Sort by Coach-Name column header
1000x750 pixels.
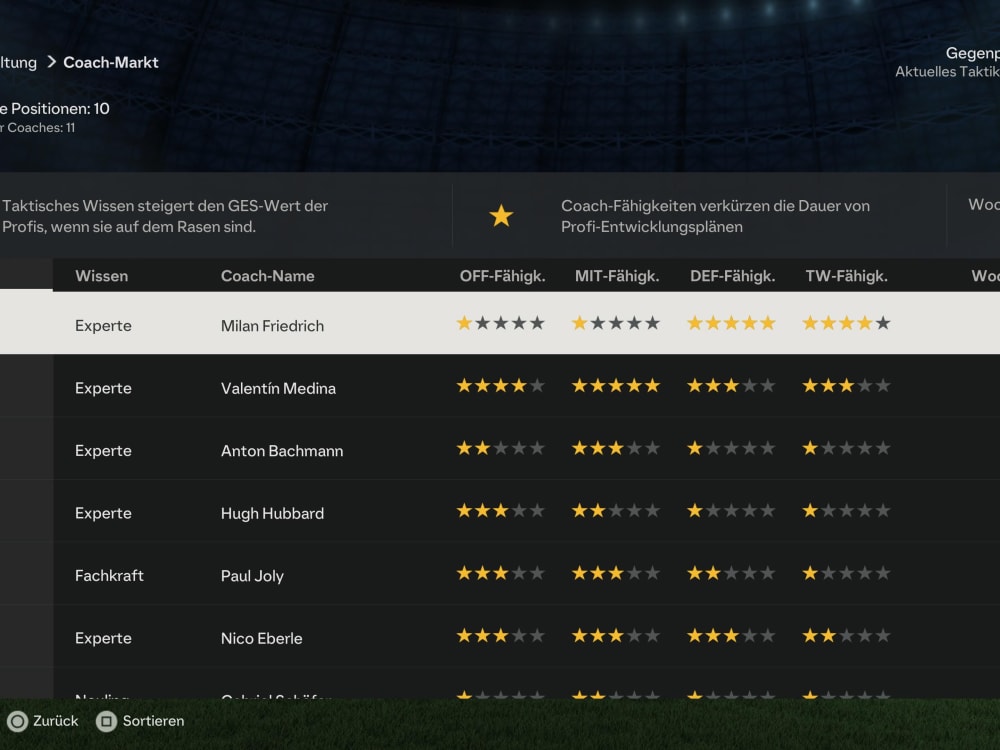[x=267, y=276]
